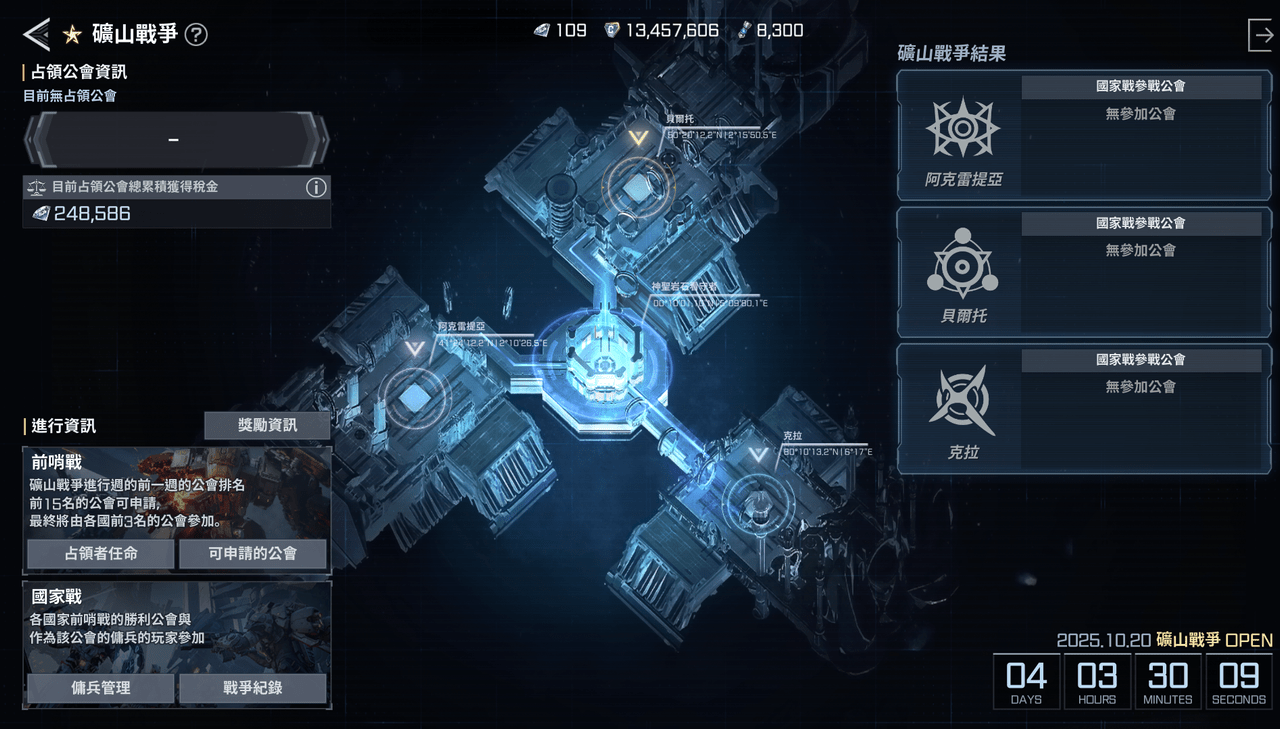
Task: Click the forward arrow at top right
Action: pos(1262,34)
